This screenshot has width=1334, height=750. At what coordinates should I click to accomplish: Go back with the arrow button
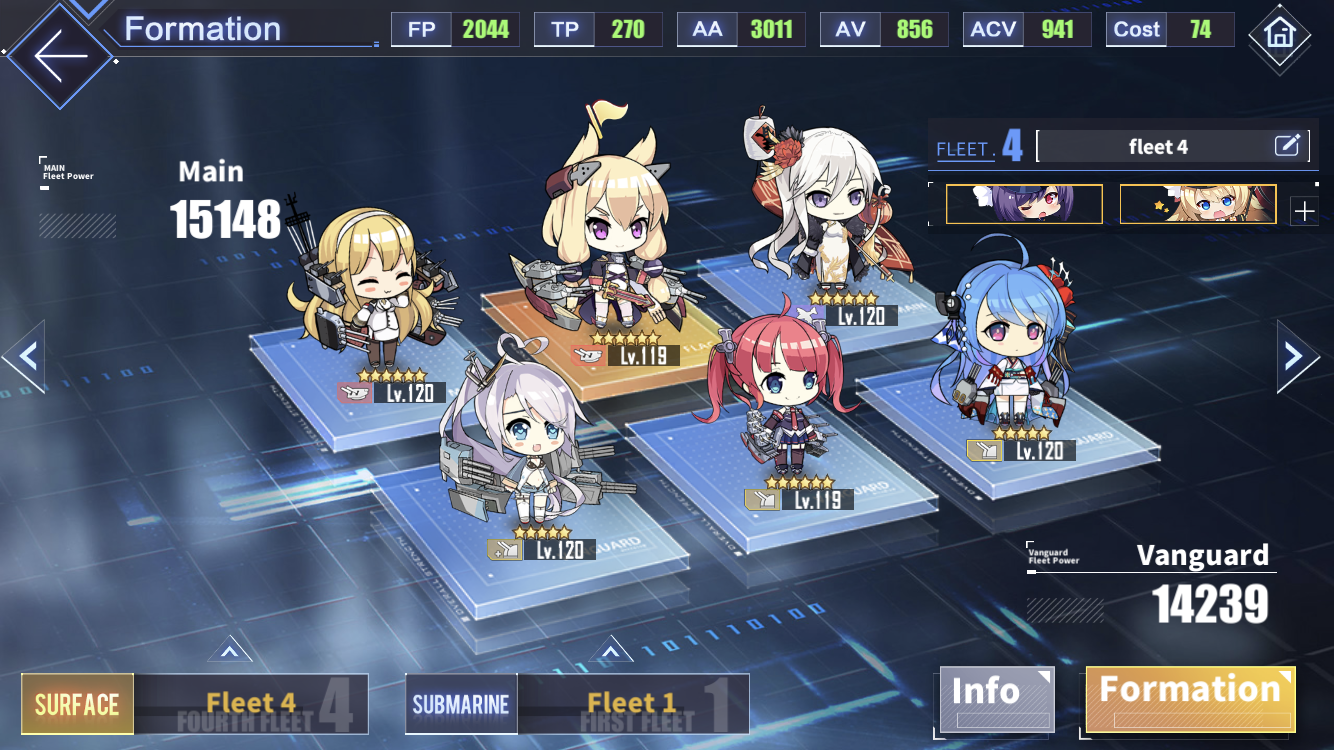pyautogui.click(x=61, y=54)
